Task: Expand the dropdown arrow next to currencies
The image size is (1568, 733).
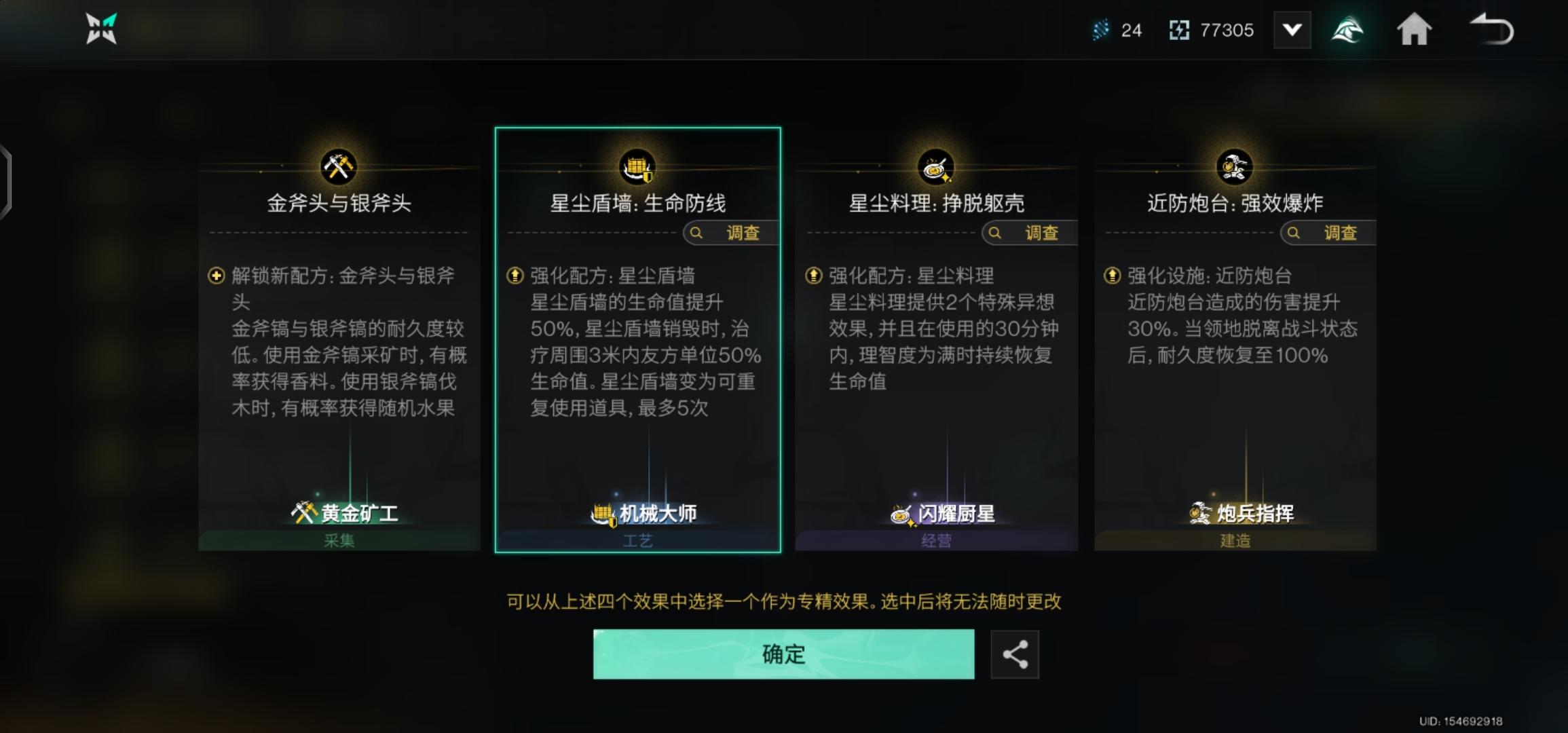Action: [1292, 29]
